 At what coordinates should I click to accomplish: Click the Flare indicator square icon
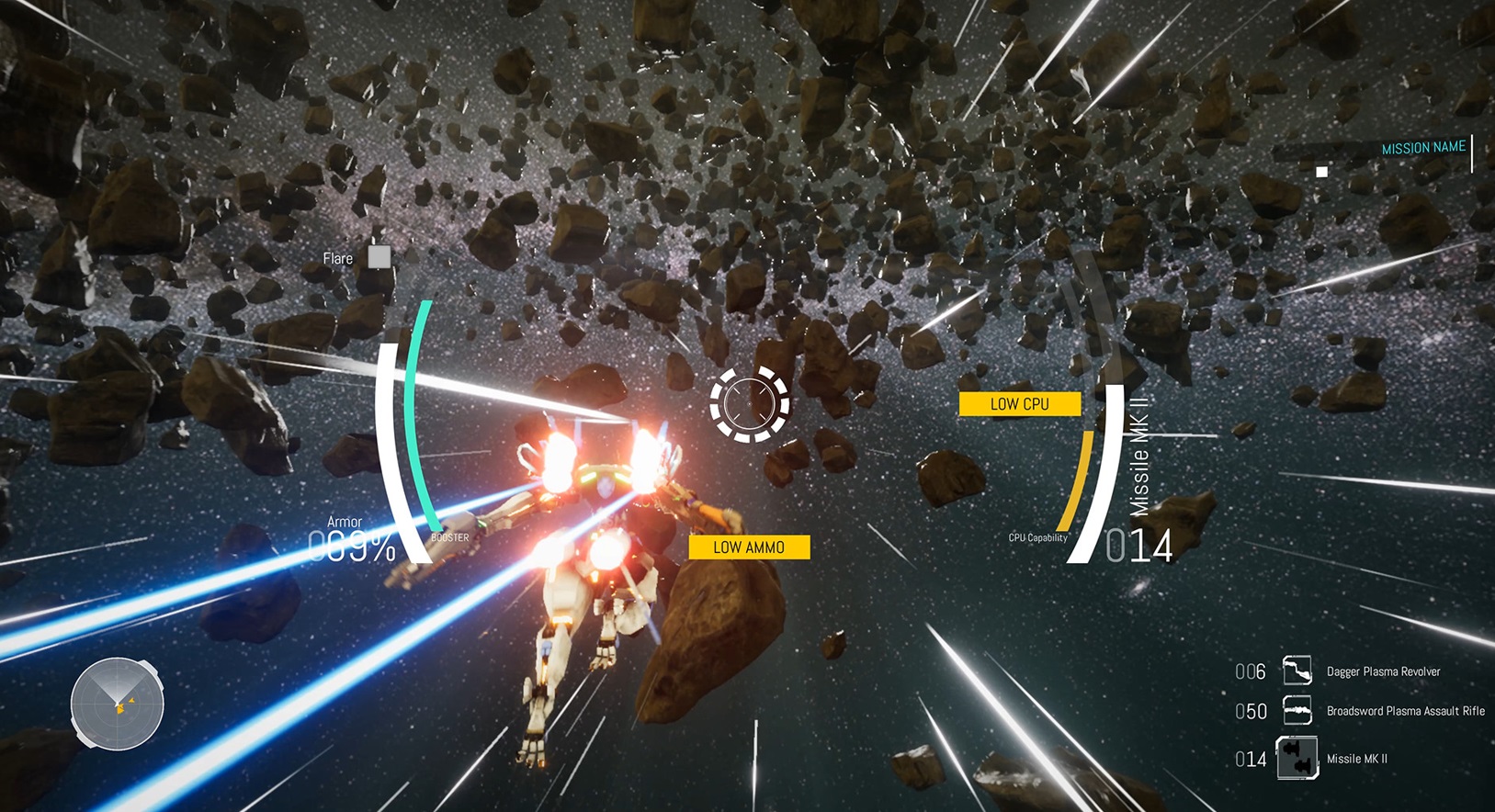378,257
